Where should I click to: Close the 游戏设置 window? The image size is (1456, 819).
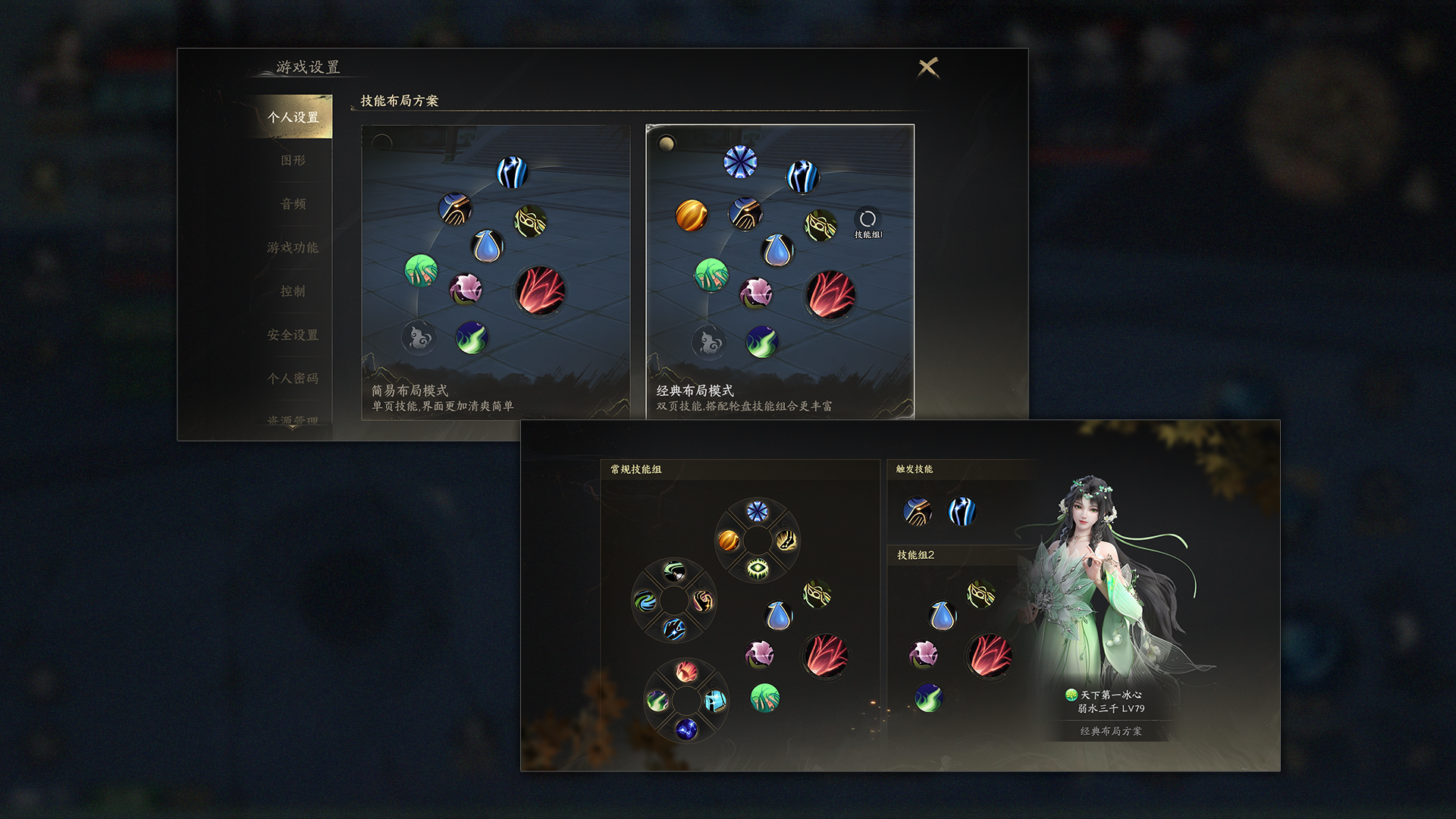click(930, 67)
